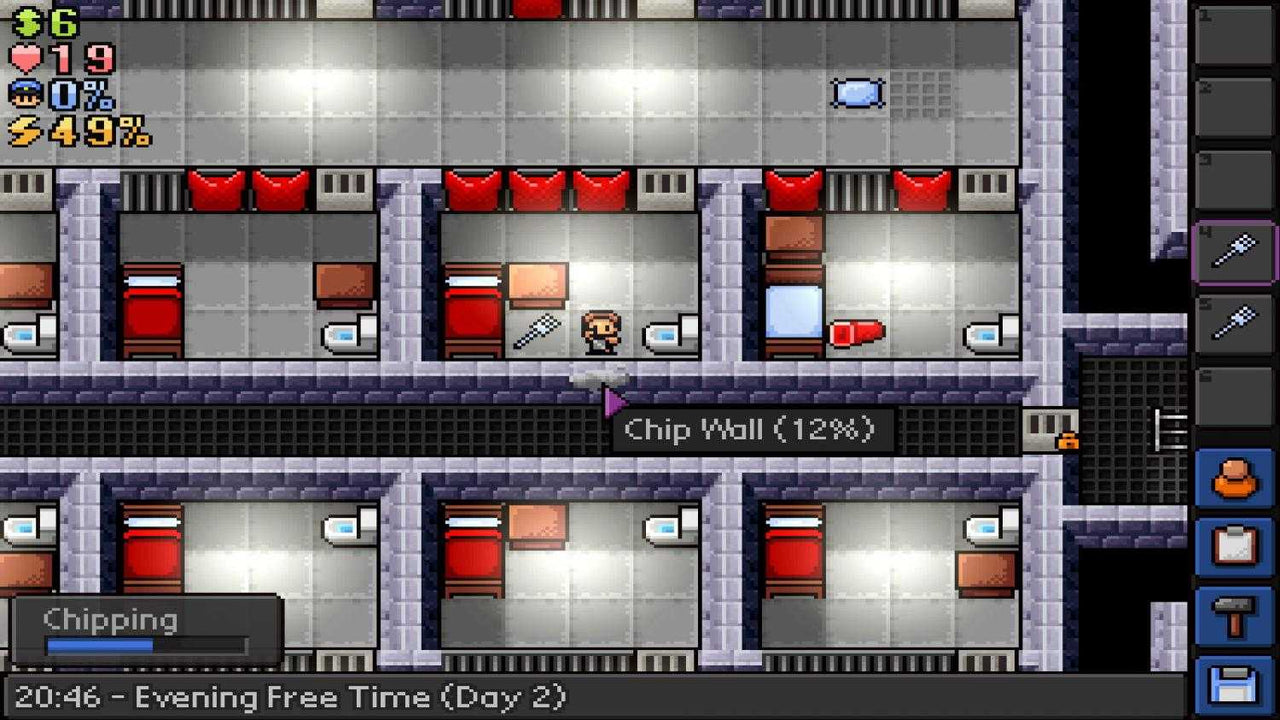Open the clipboard job schedule
Viewport: 1280px width, 720px height.
1237,542
